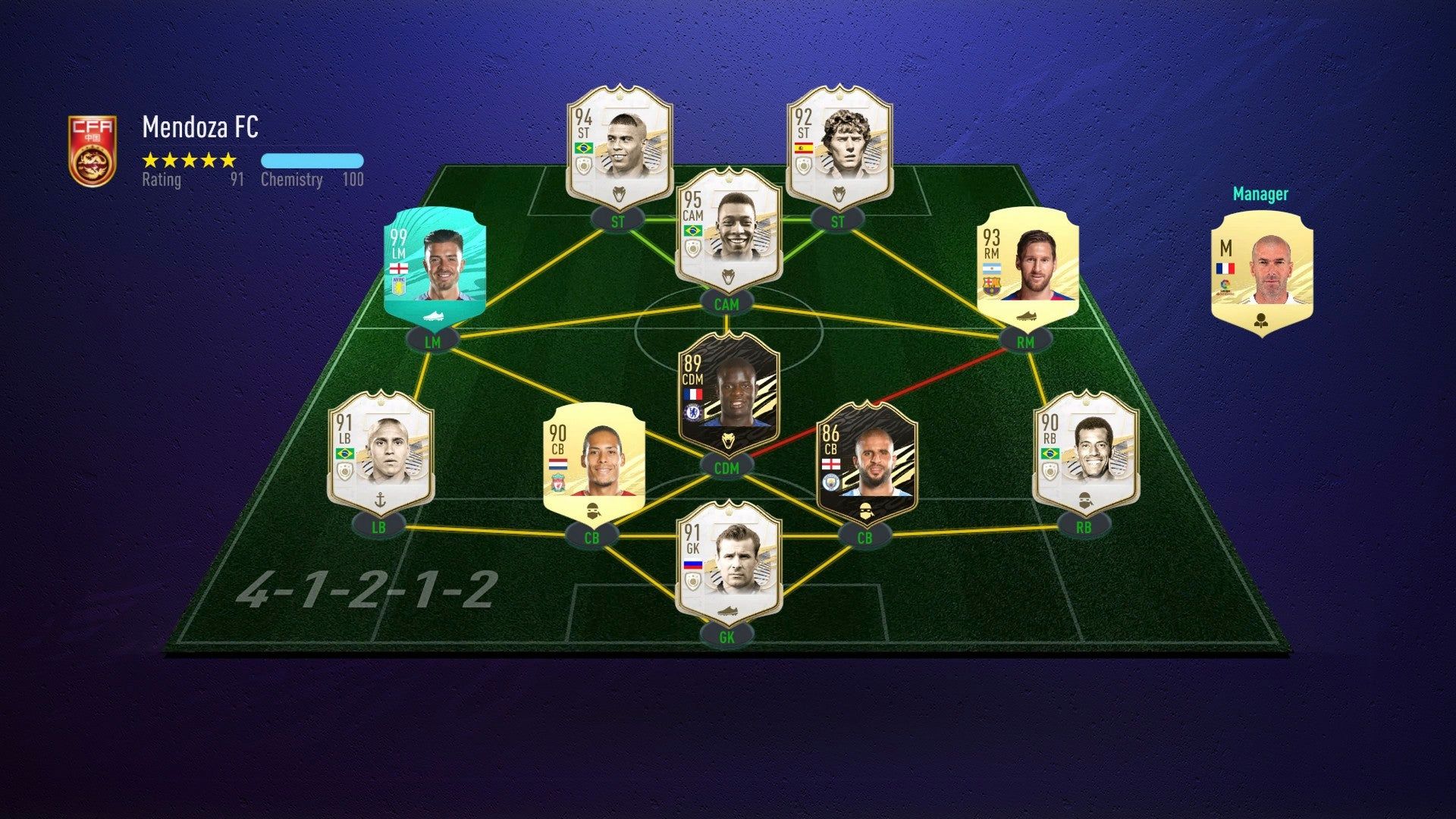Click the Barcelona crest on Messi's card
The height and width of the screenshot is (819, 1456).
coord(992,287)
